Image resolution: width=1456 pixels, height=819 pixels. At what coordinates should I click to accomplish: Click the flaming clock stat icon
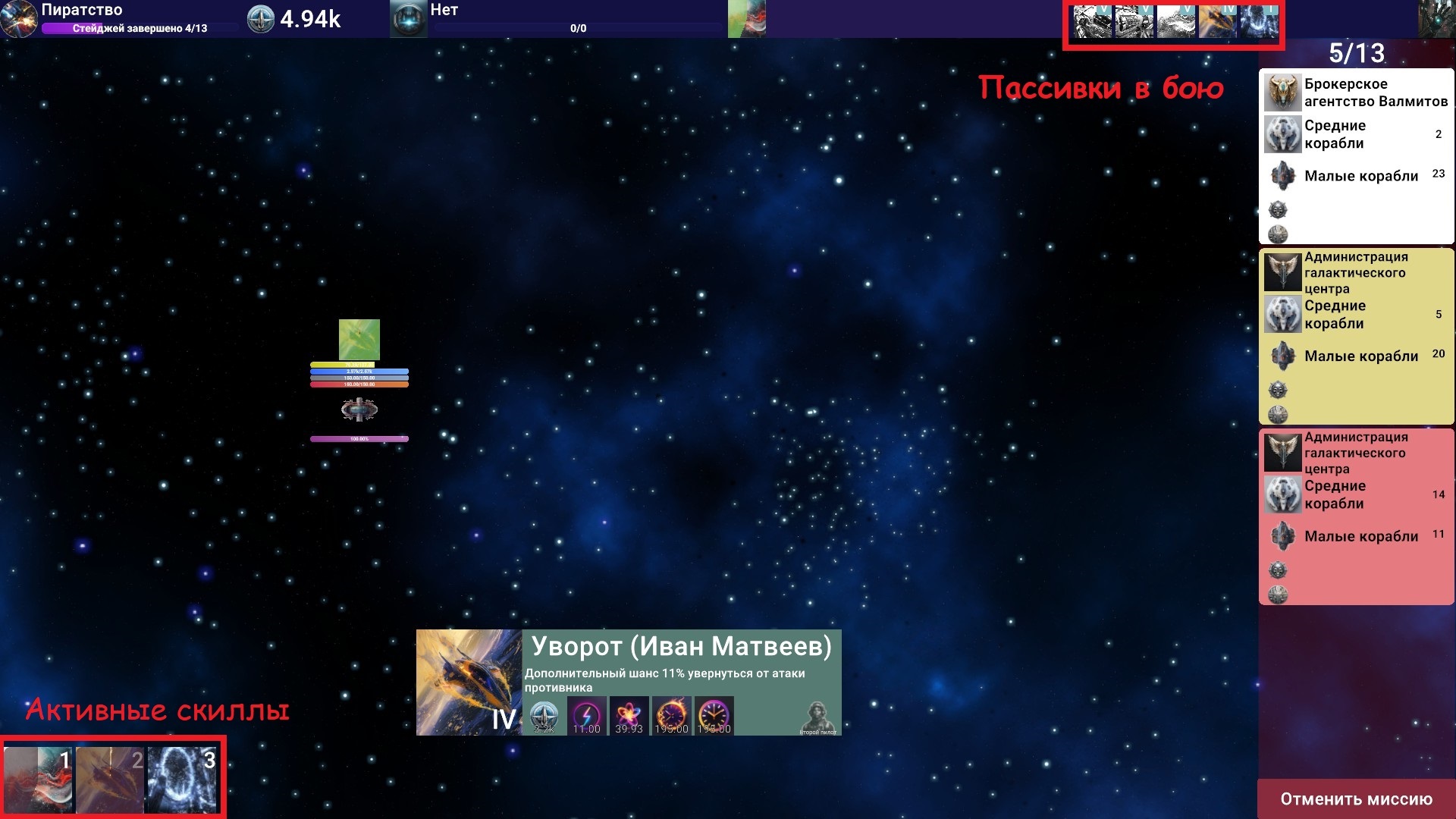coord(671,716)
